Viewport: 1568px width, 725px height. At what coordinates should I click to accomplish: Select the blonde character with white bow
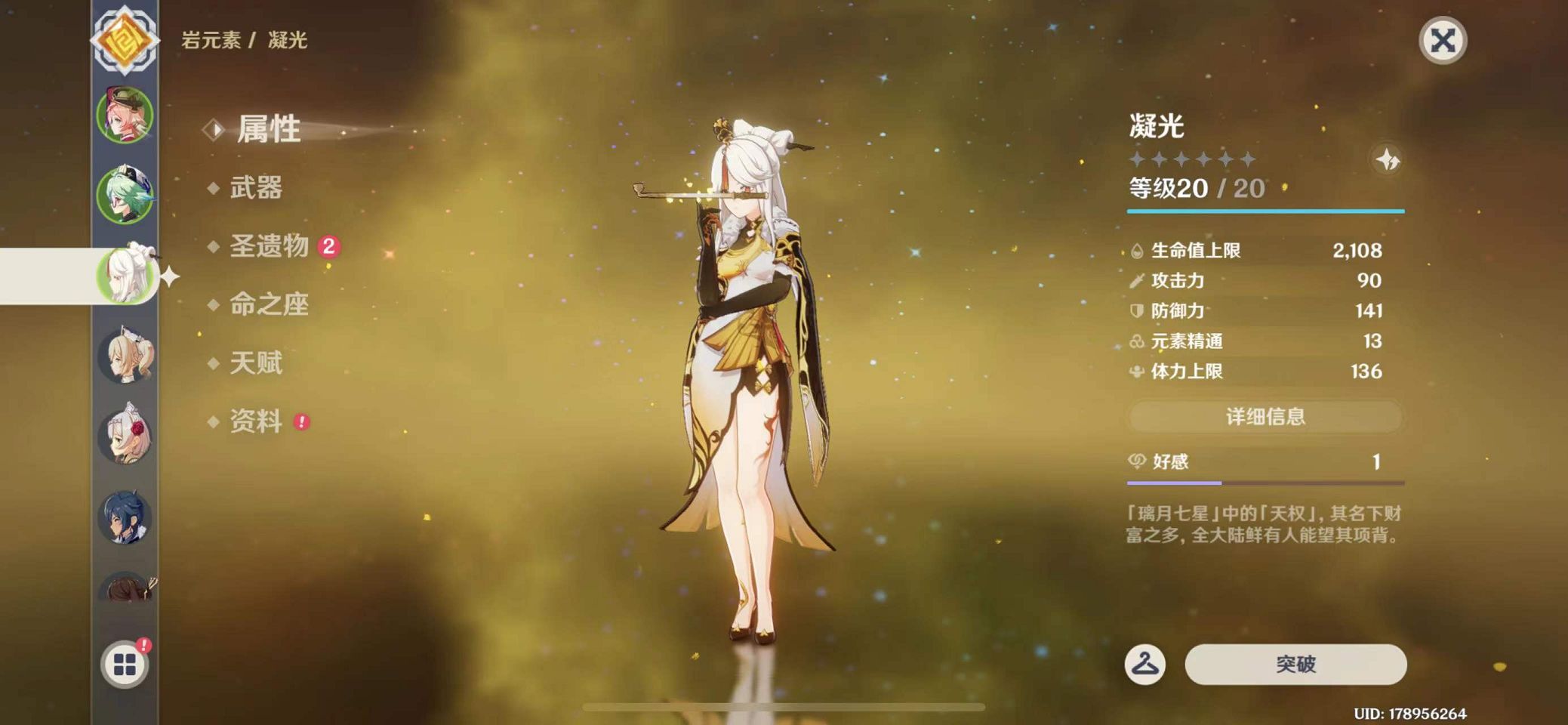click(x=125, y=355)
